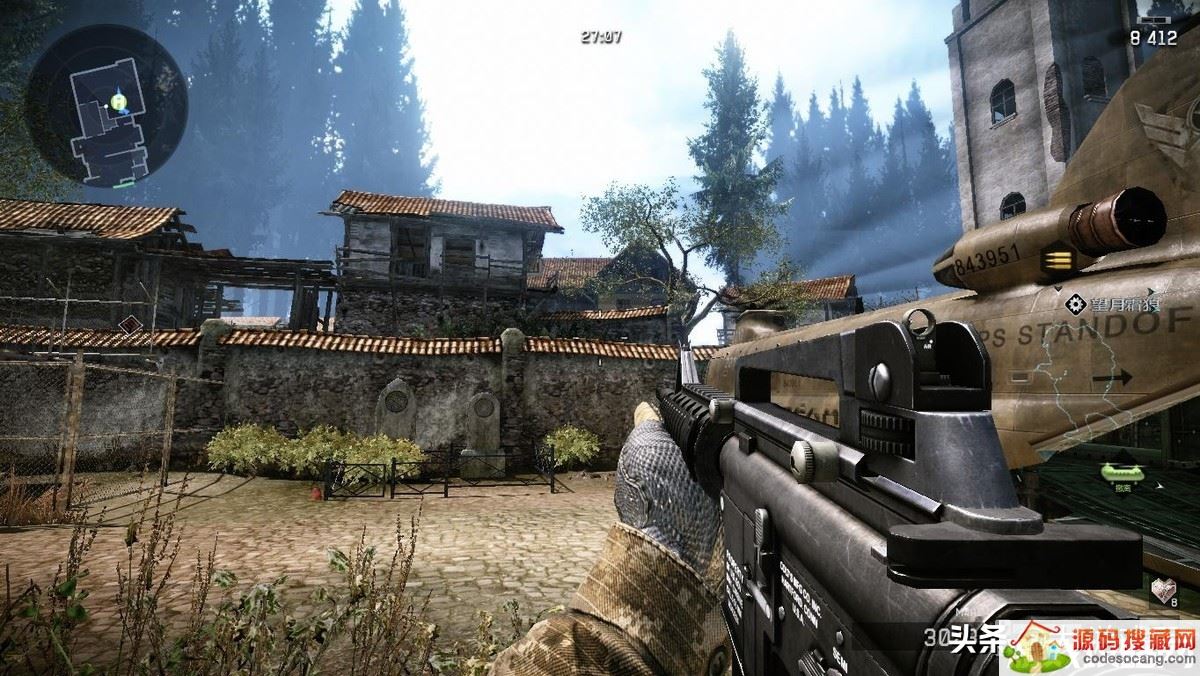This screenshot has height=676, width=1200.
Task: Select the yellow helipad marker on the minimap
Action: 118,100
